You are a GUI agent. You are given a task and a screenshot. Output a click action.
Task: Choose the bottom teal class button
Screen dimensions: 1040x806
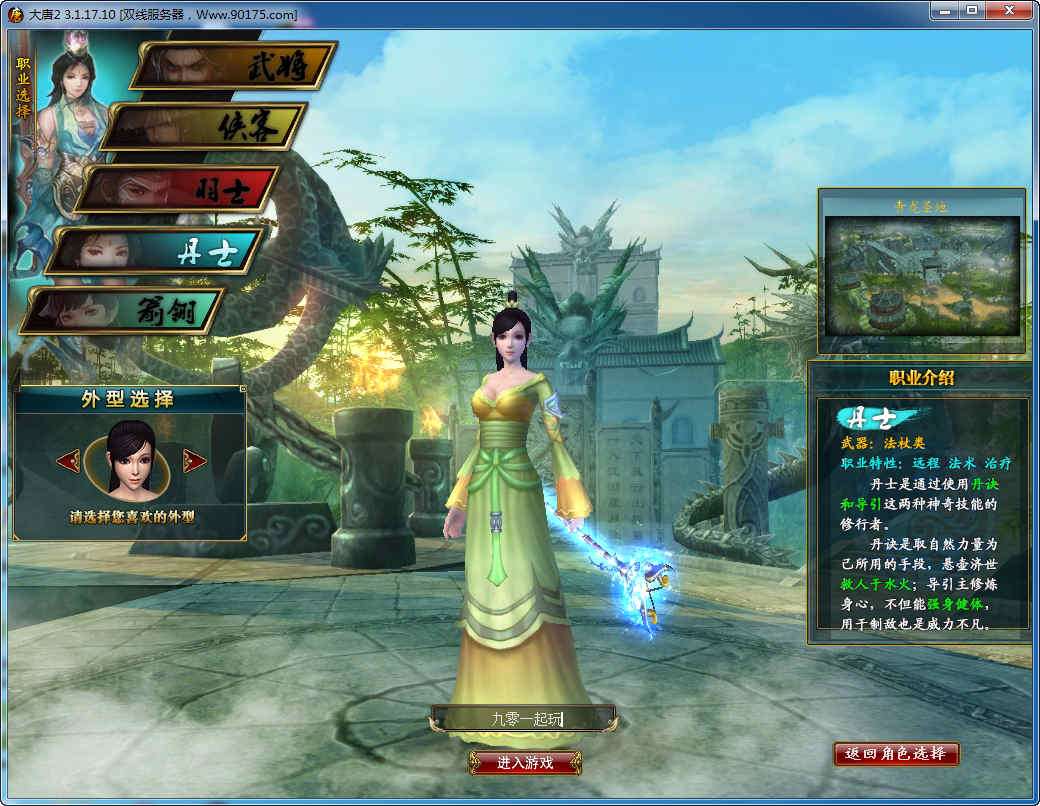pos(125,311)
